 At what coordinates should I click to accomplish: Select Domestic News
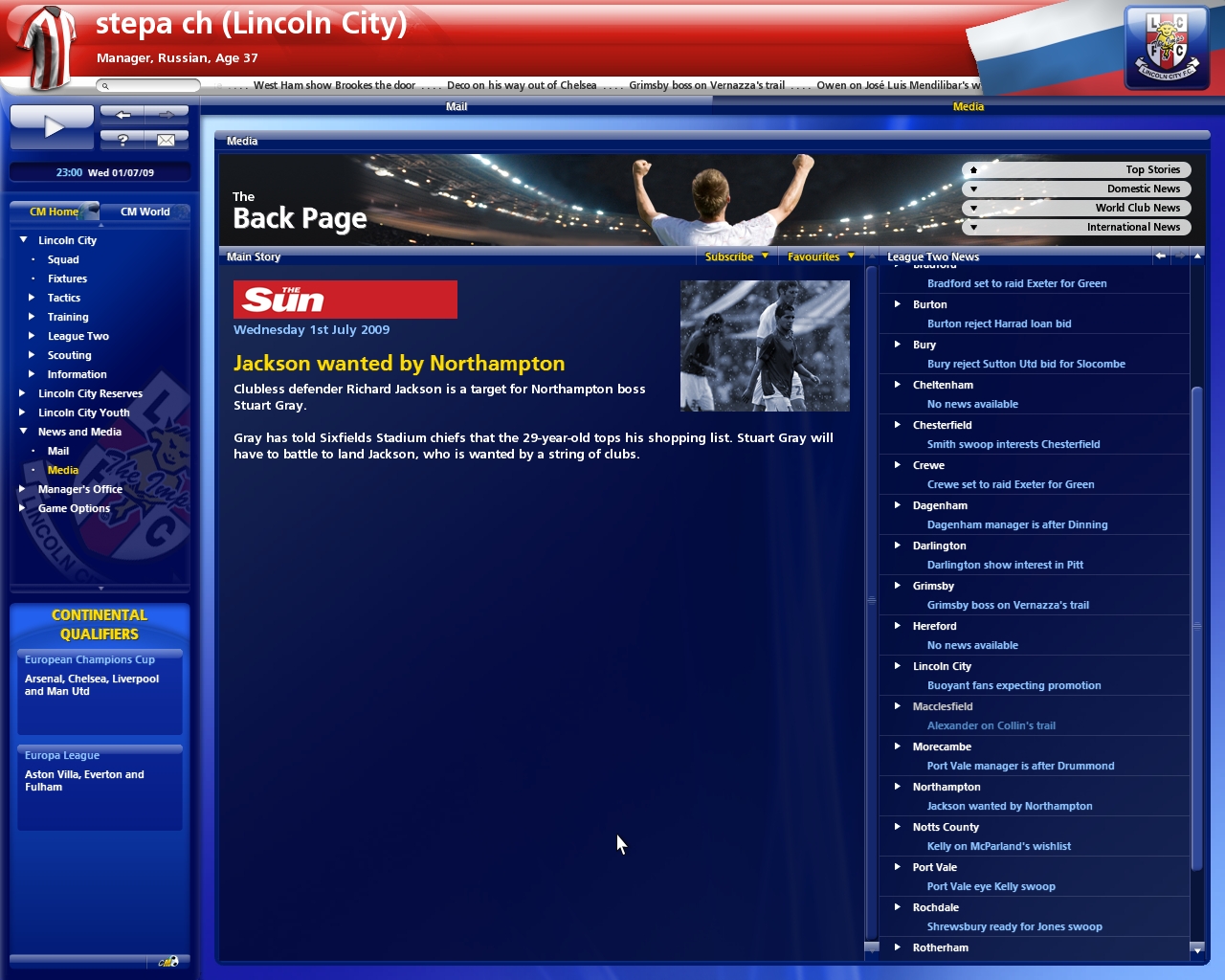point(1077,189)
